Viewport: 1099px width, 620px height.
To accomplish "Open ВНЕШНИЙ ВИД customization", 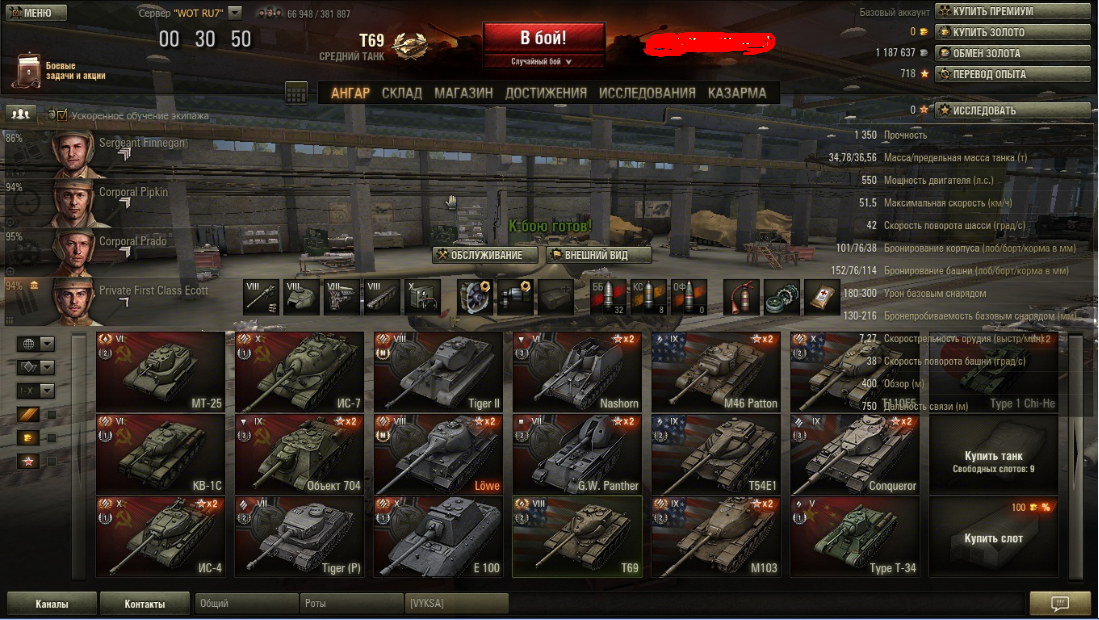I will pos(599,255).
